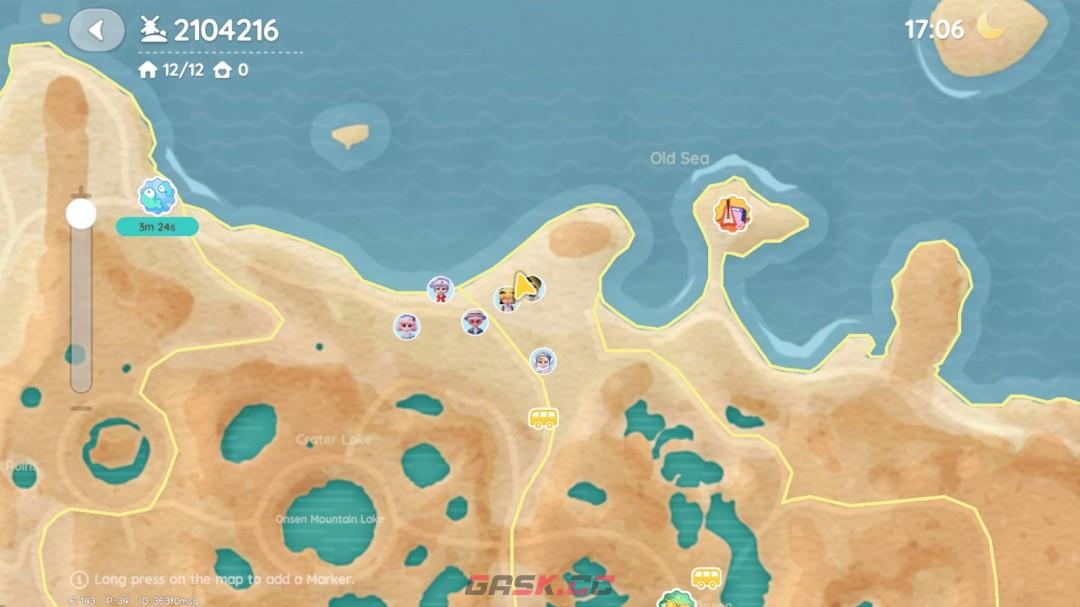This screenshot has width=1080, height=607.
Task: Click the plus end of the zoom slider
Action: (x=81, y=190)
